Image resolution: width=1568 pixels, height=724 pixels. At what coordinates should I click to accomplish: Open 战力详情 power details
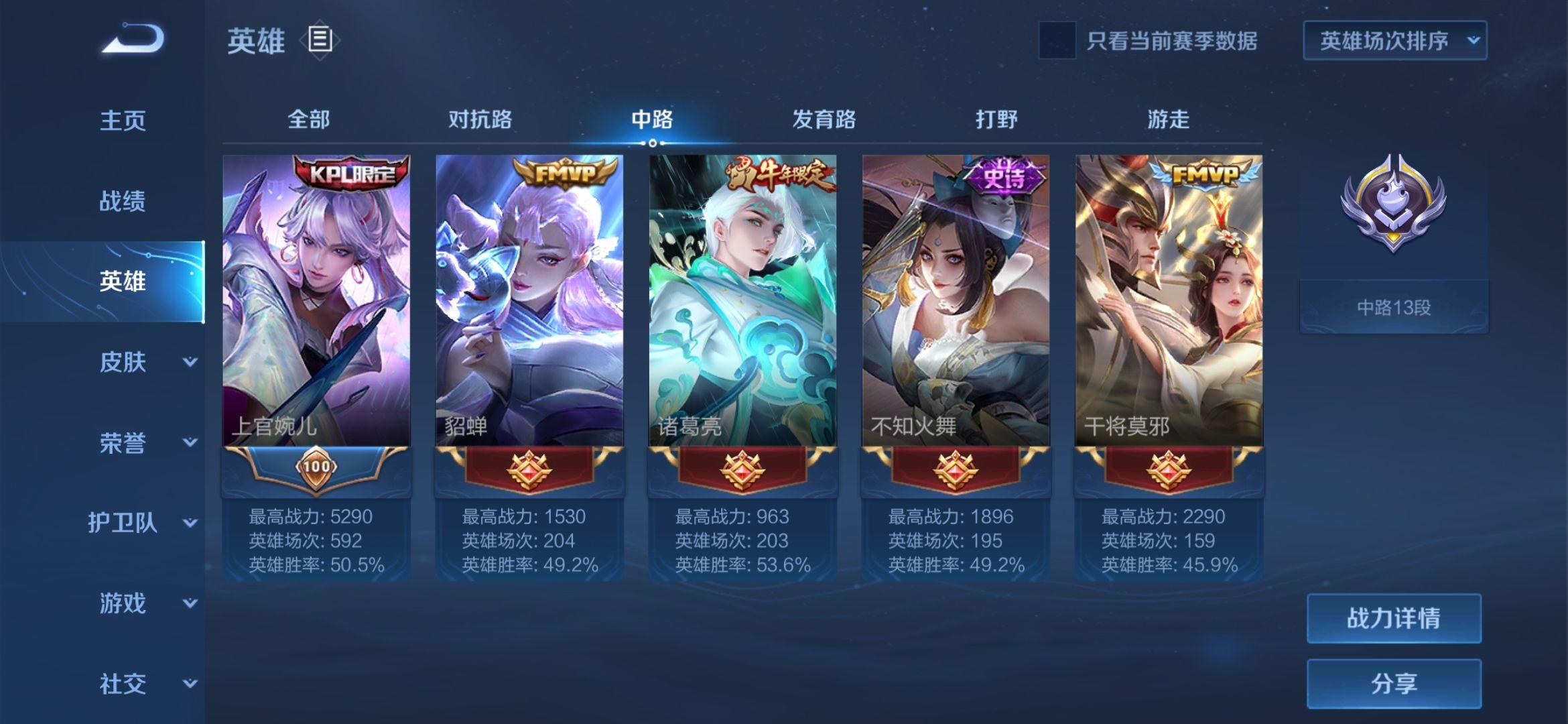pyautogui.click(x=1393, y=618)
